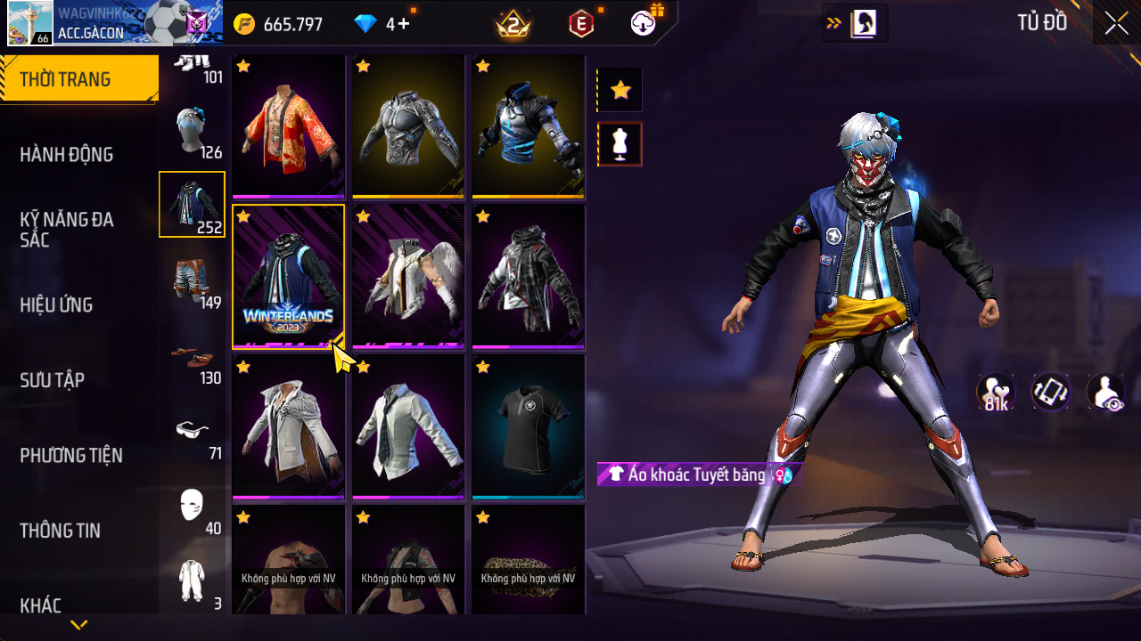Filter by the favorites star button
Image resolution: width=1141 pixels, height=641 pixels.
tap(620, 90)
